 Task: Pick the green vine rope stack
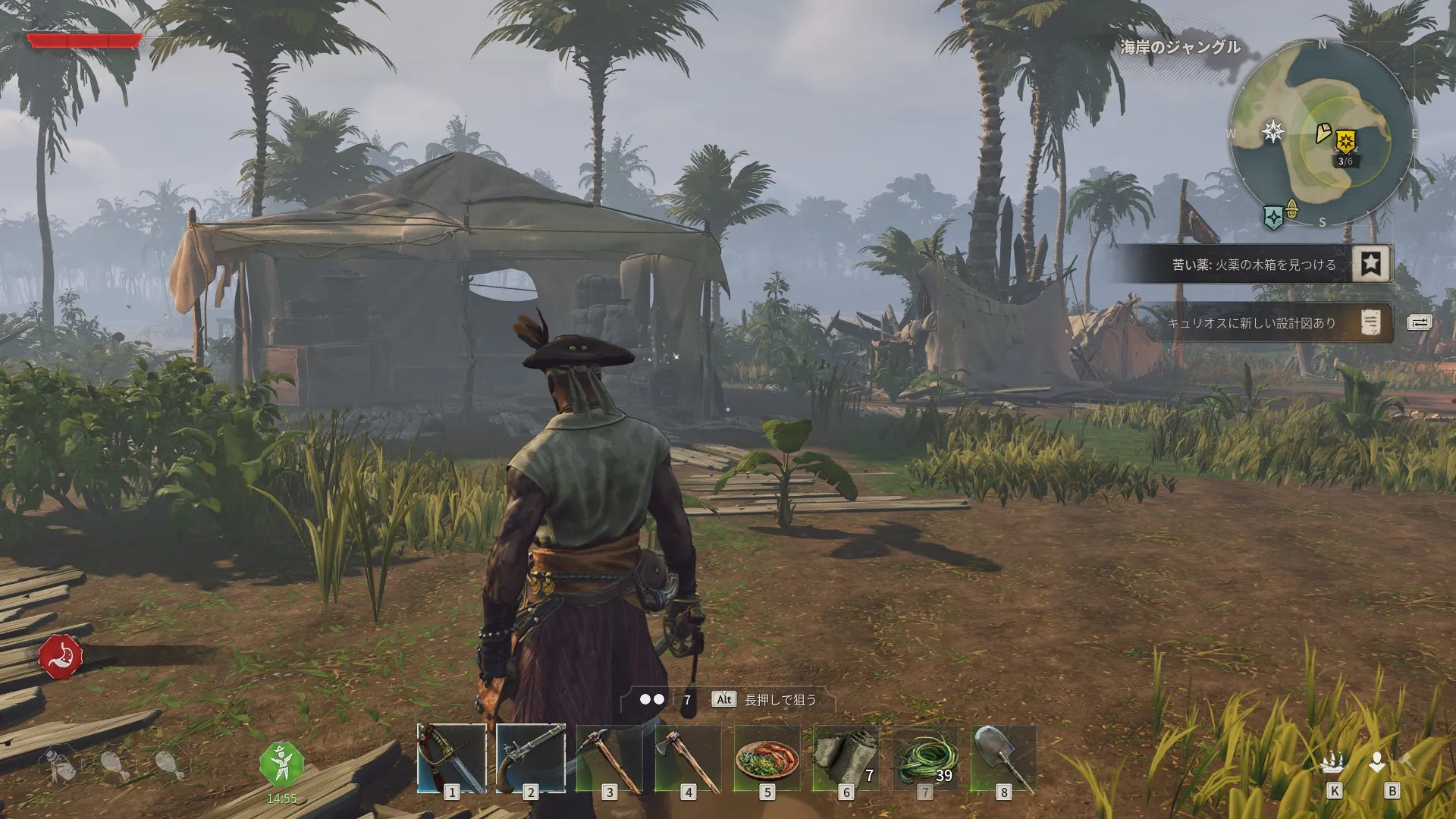point(924,758)
